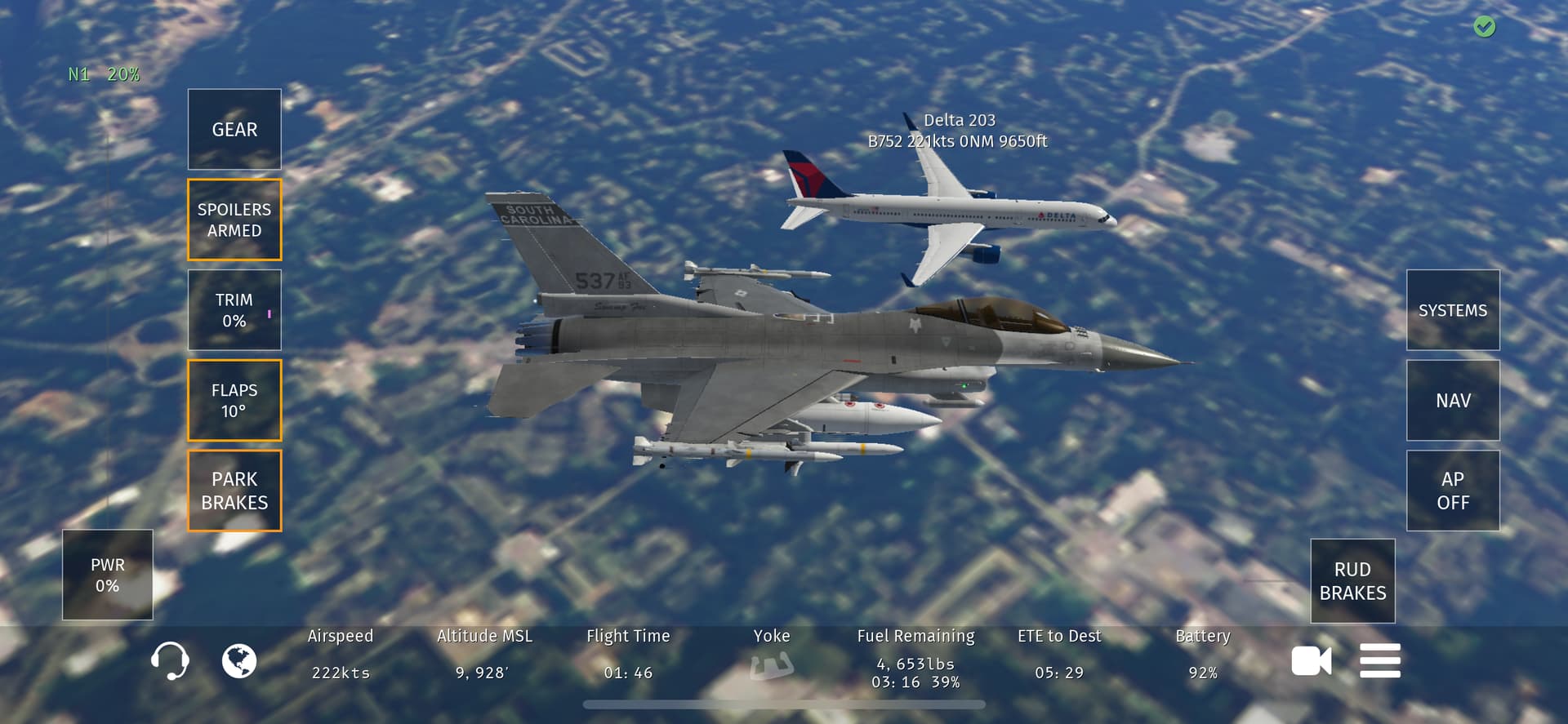Switch views with the camera icon

(x=1311, y=660)
